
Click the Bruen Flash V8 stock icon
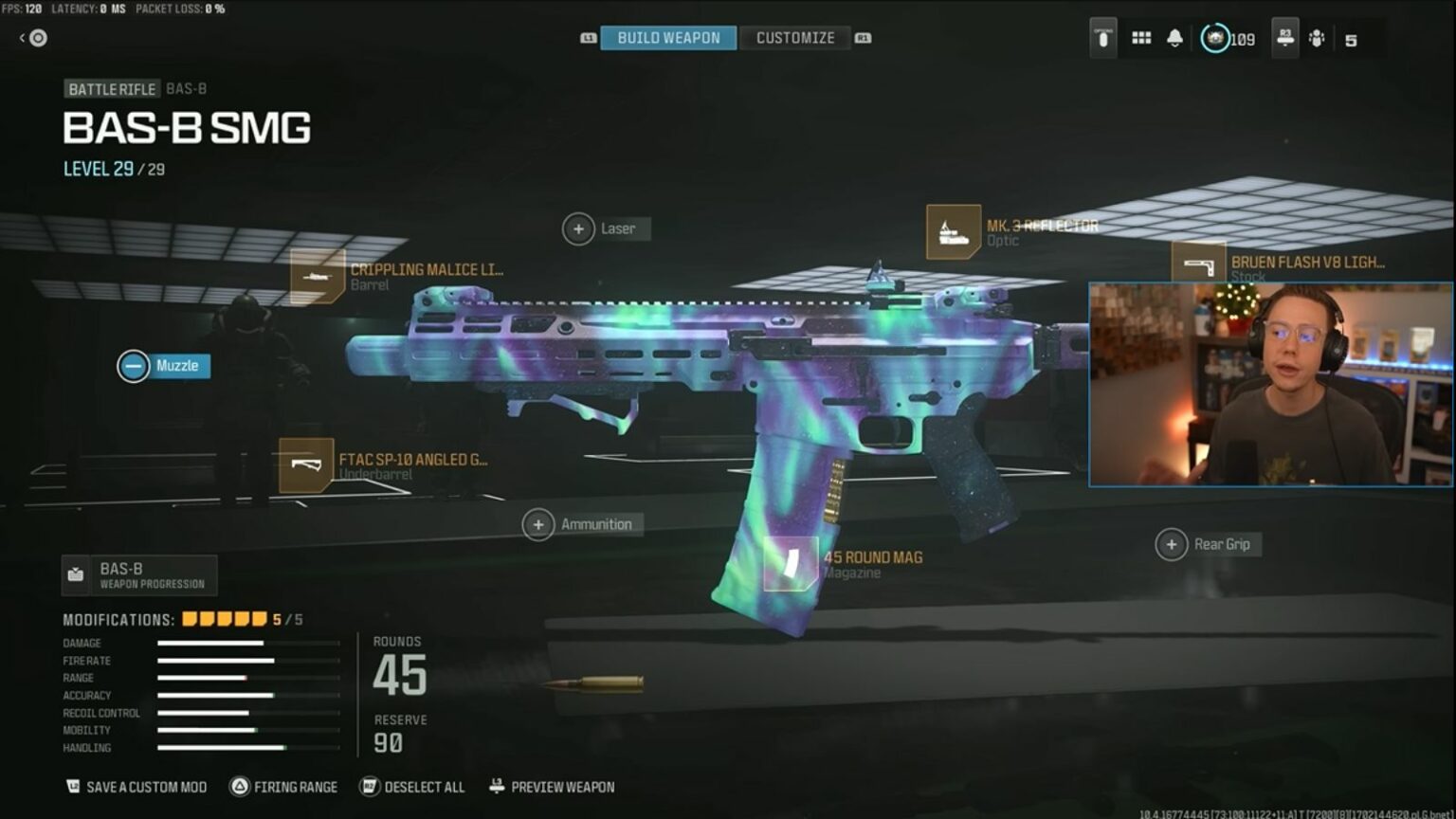tap(1198, 267)
